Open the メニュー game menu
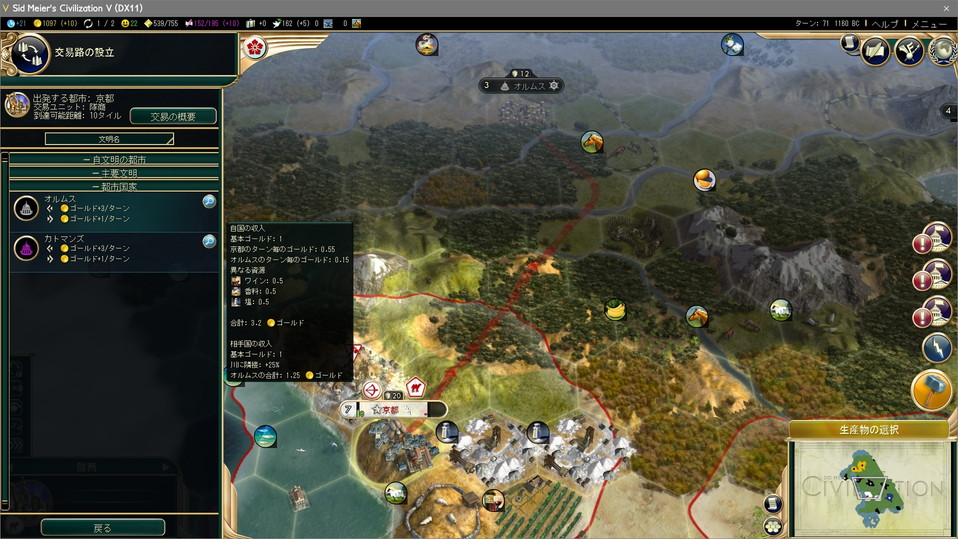The image size is (958, 539). pos(929,23)
